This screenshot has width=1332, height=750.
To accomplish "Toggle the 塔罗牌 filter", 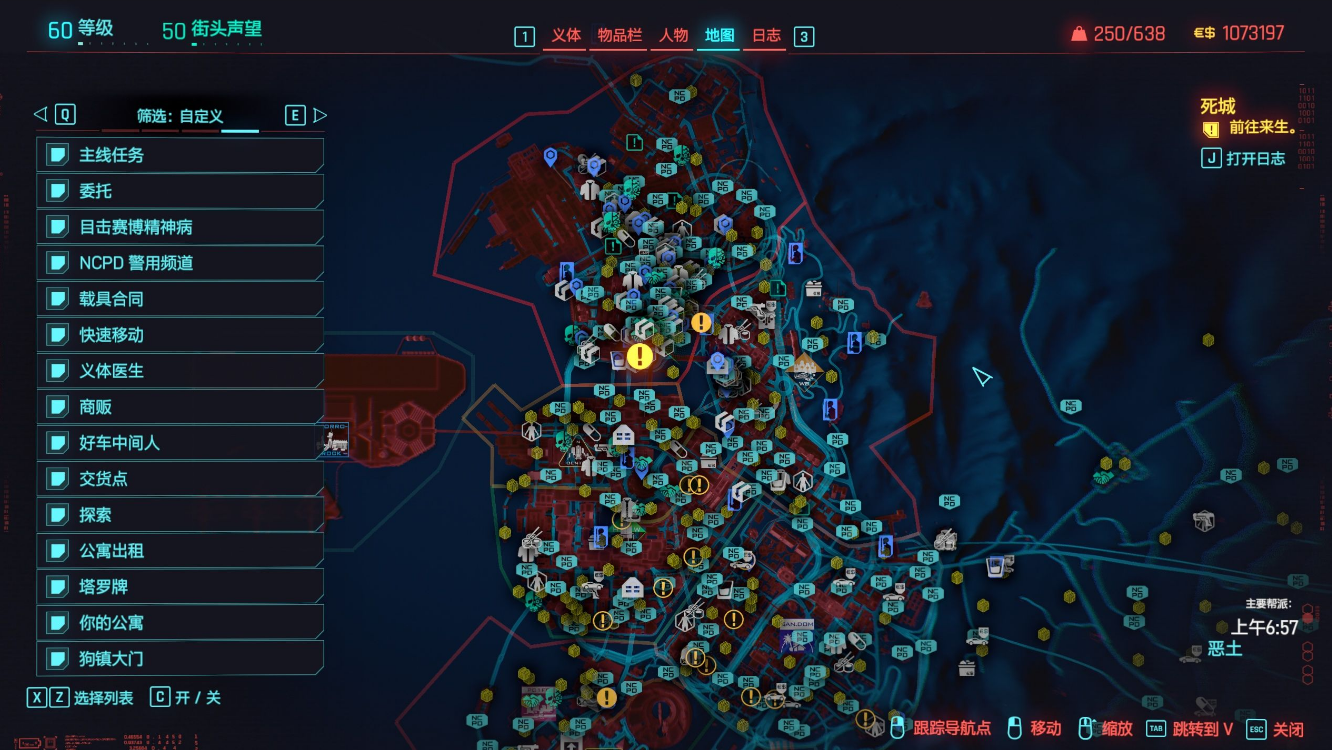I will click(x=181, y=587).
